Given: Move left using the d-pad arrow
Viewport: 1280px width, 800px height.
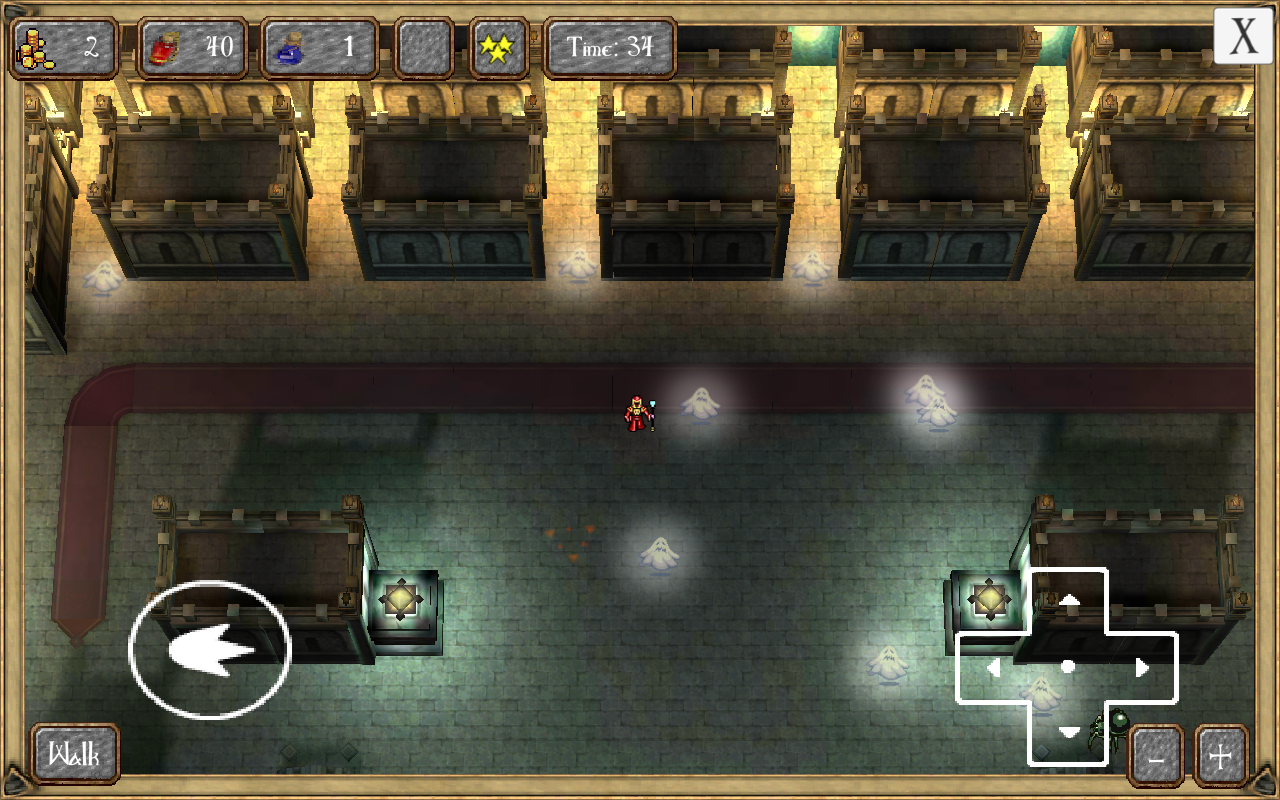Looking at the screenshot, I should tap(996, 667).
